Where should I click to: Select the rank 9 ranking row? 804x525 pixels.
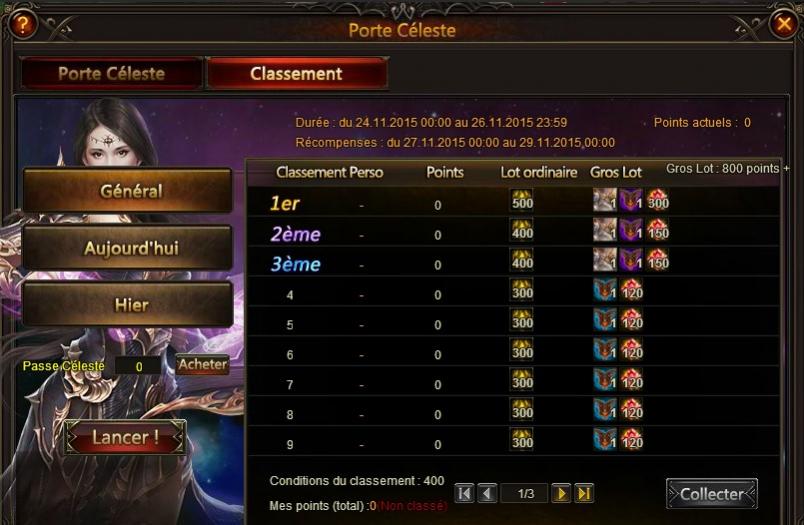pos(510,440)
